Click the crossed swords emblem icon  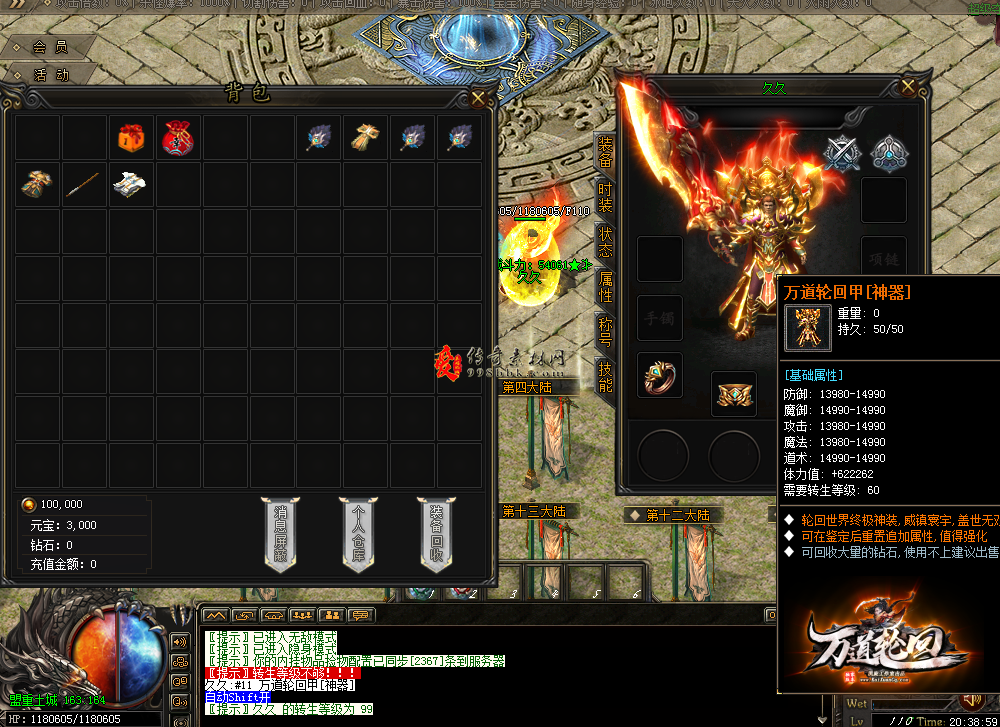[x=842, y=152]
